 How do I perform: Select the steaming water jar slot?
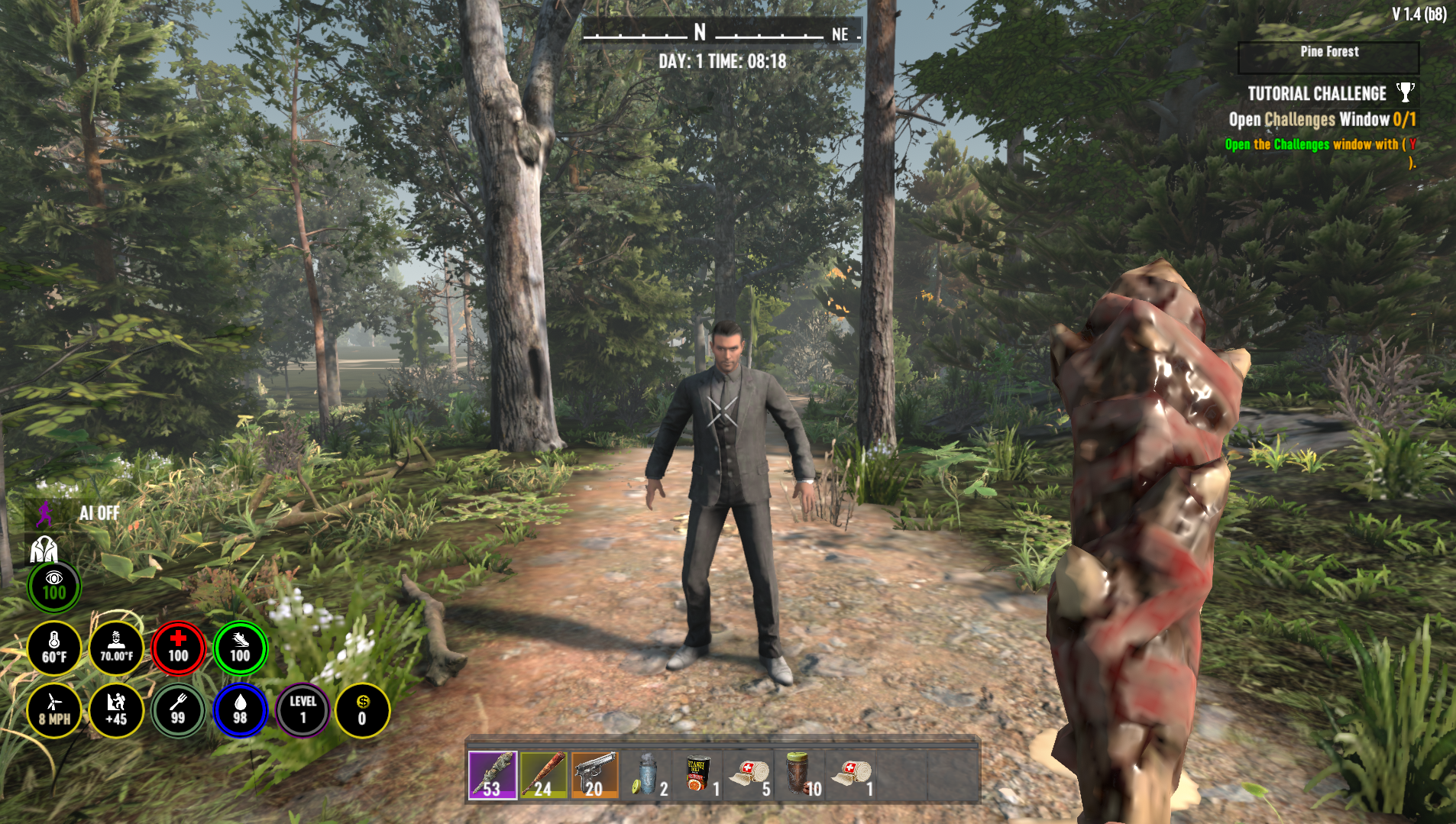(x=646, y=774)
